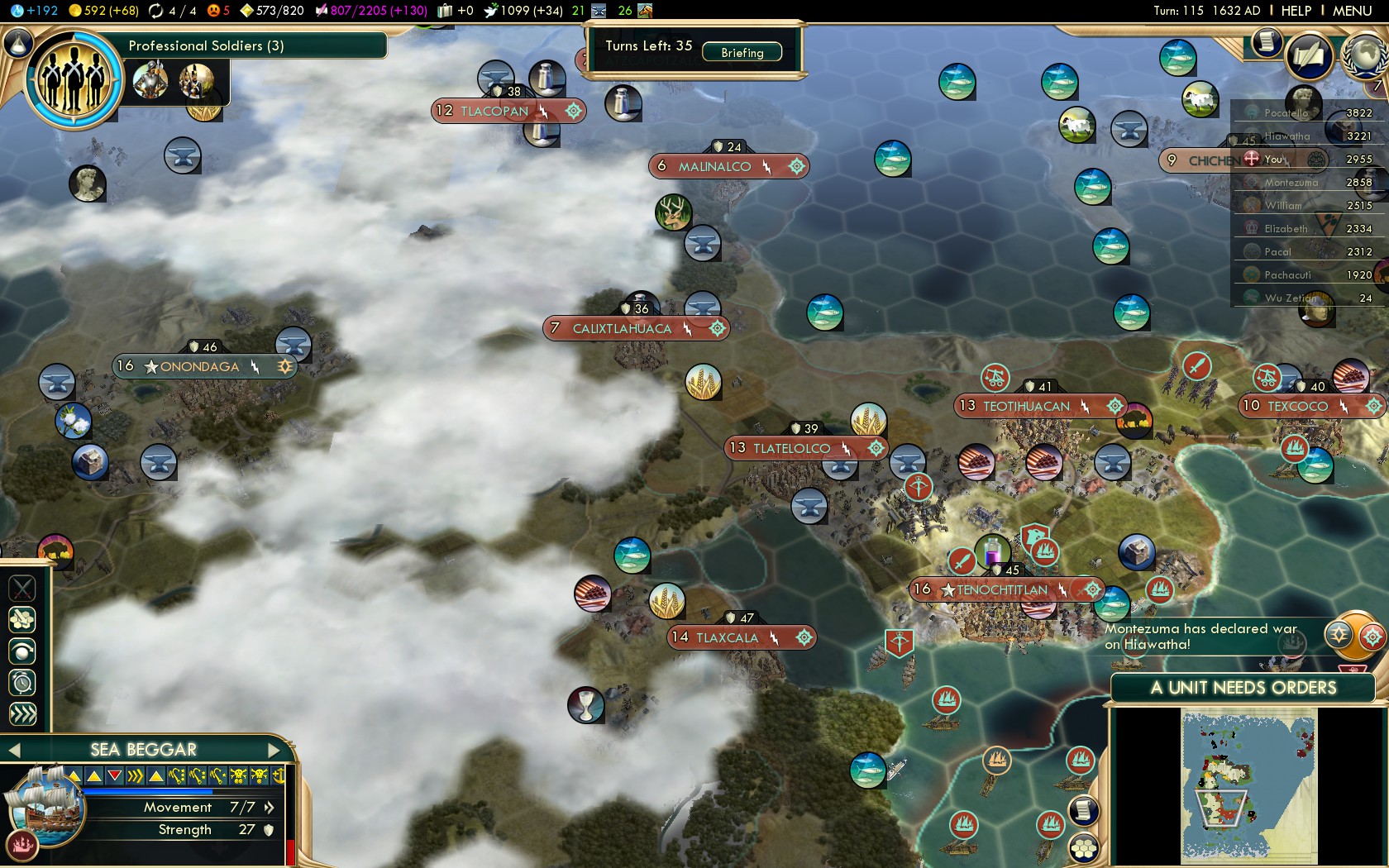Click the scenario Briefing button
Screen dimensions: 1389x868
(x=742, y=52)
